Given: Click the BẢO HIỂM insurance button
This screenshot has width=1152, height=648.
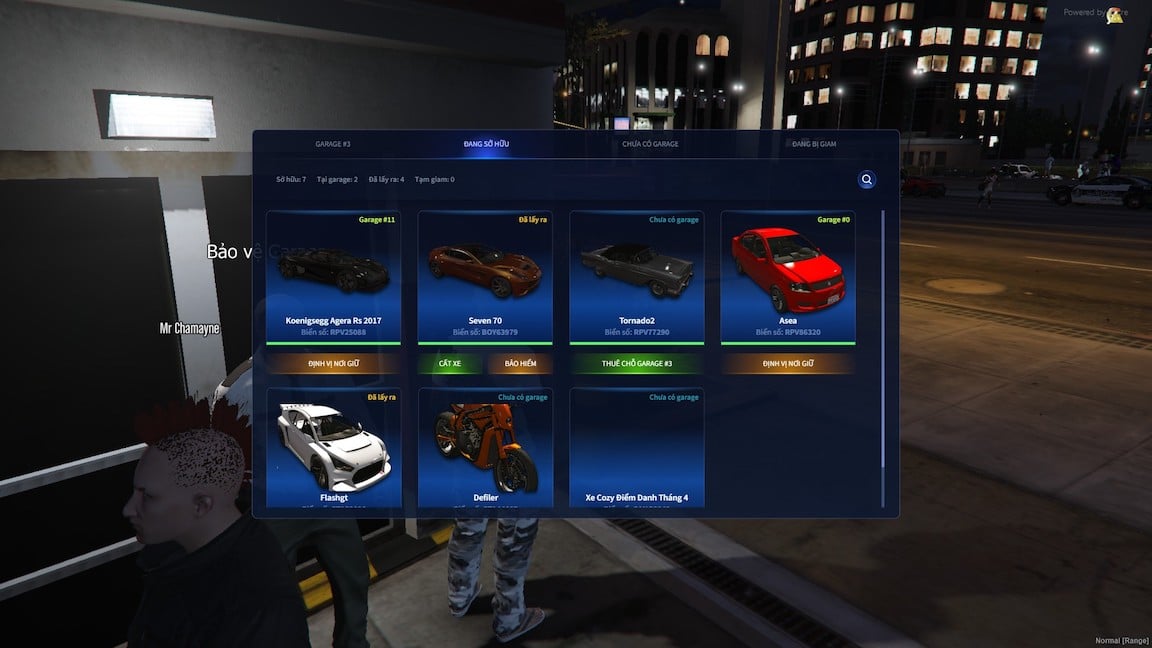Looking at the screenshot, I should (x=521, y=363).
